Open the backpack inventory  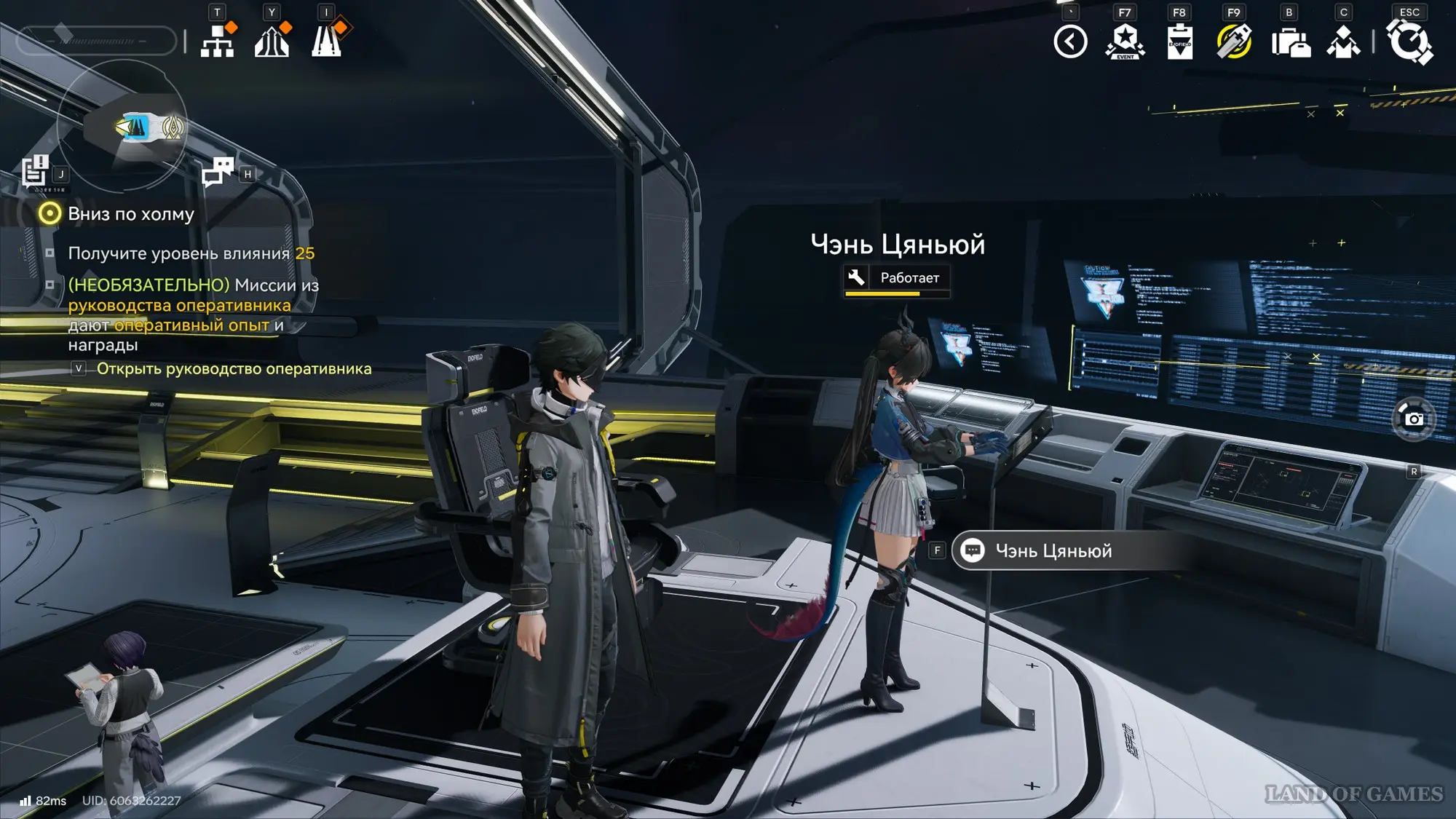pos(1290,43)
